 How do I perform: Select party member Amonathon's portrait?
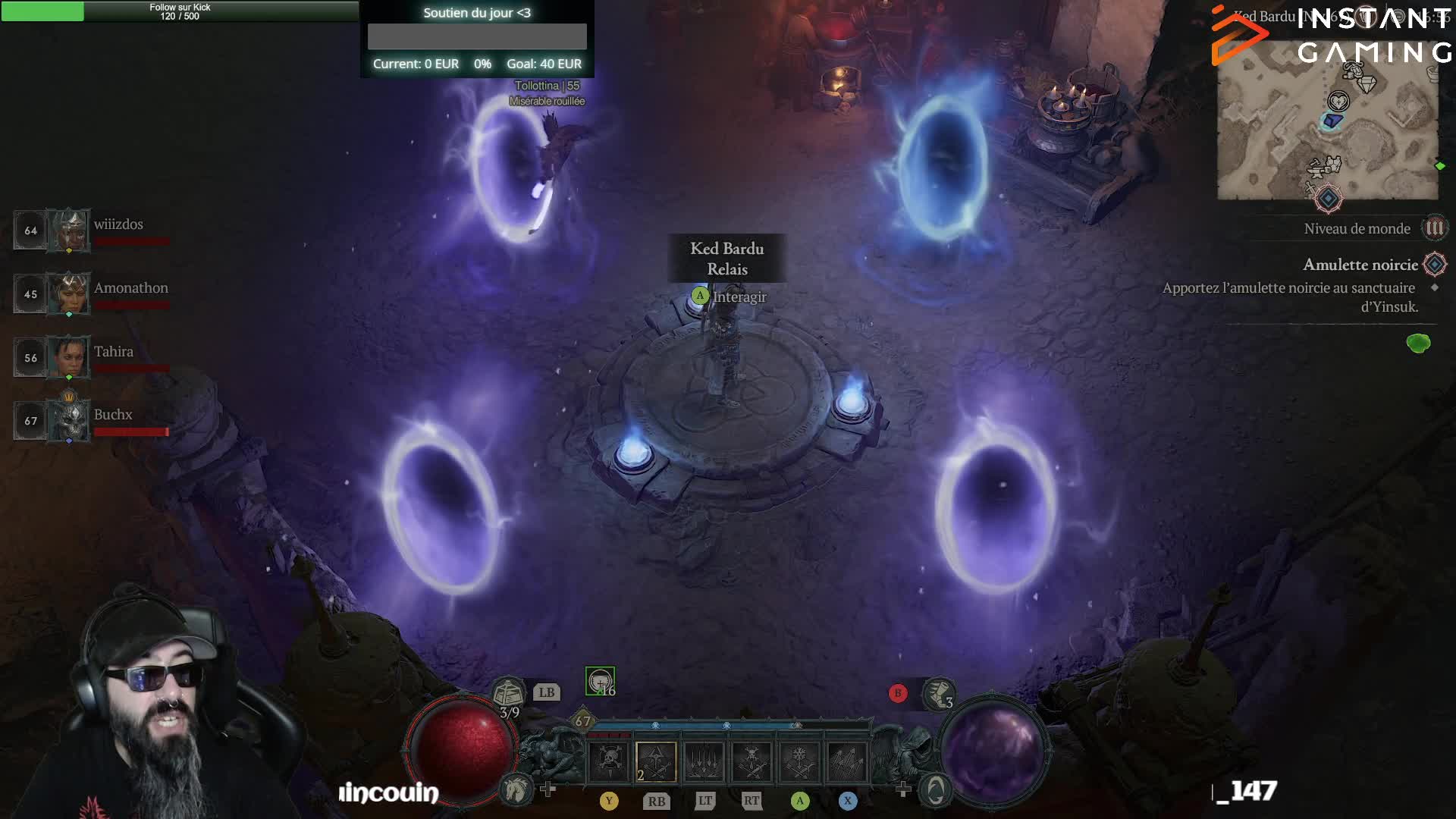pos(68,293)
